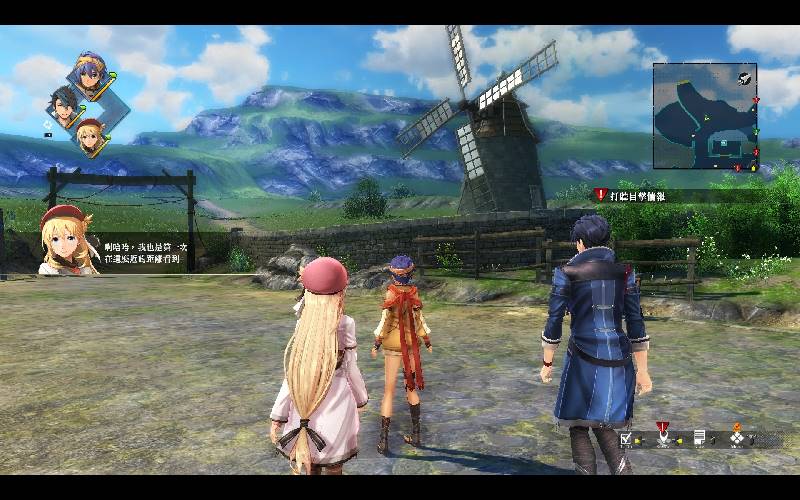Screen dimensions: 800x500
Task: Click the four-diamond icon in the shortcut bar
Action: point(738,437)
